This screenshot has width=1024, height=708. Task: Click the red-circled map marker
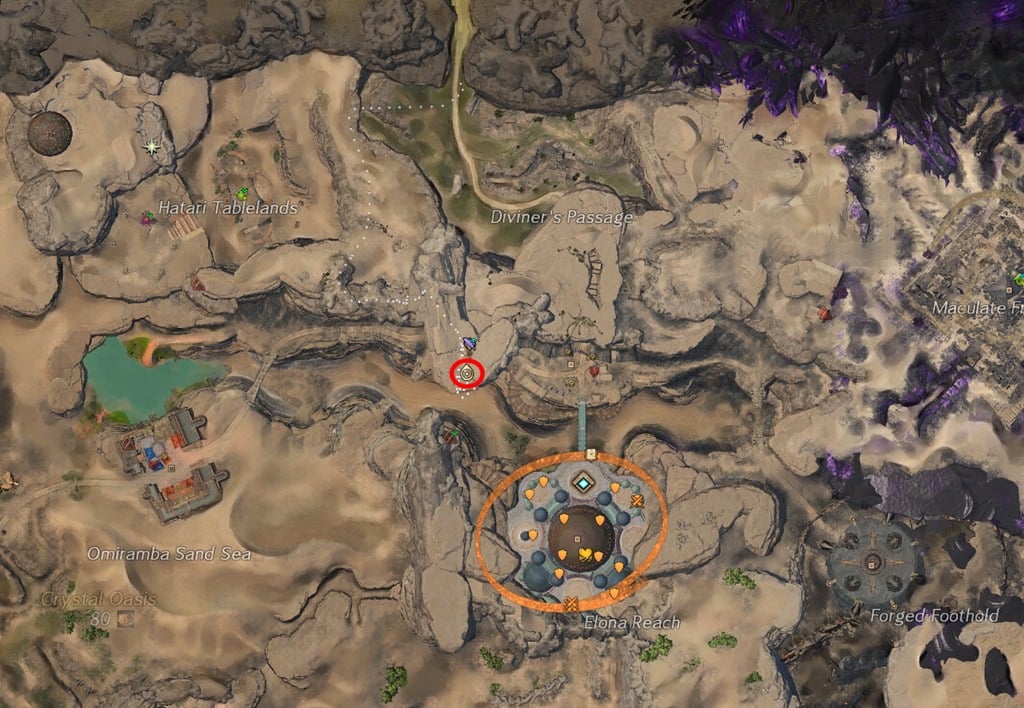click(467, 374)
